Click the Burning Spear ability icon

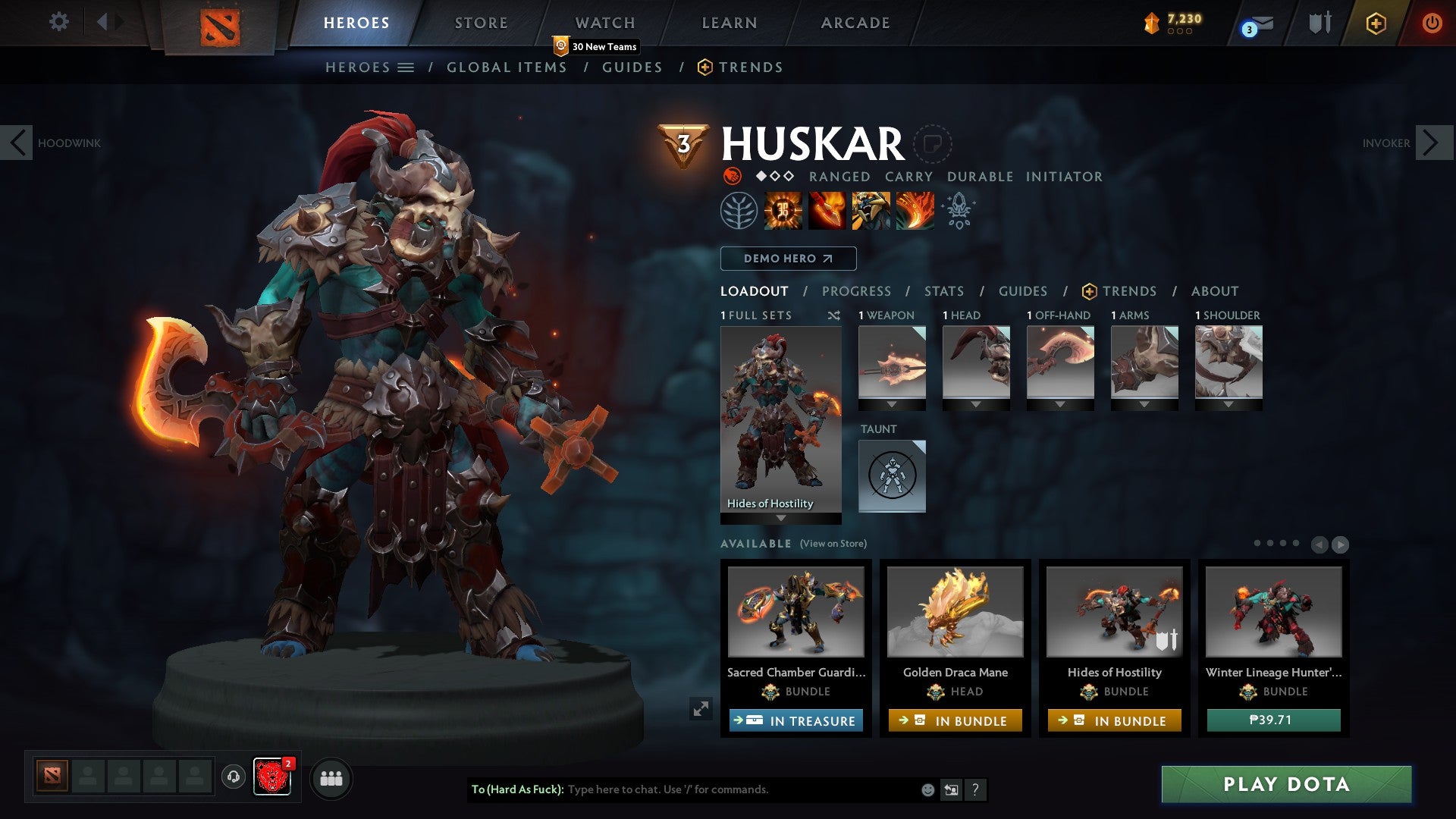tap(826, 211)
